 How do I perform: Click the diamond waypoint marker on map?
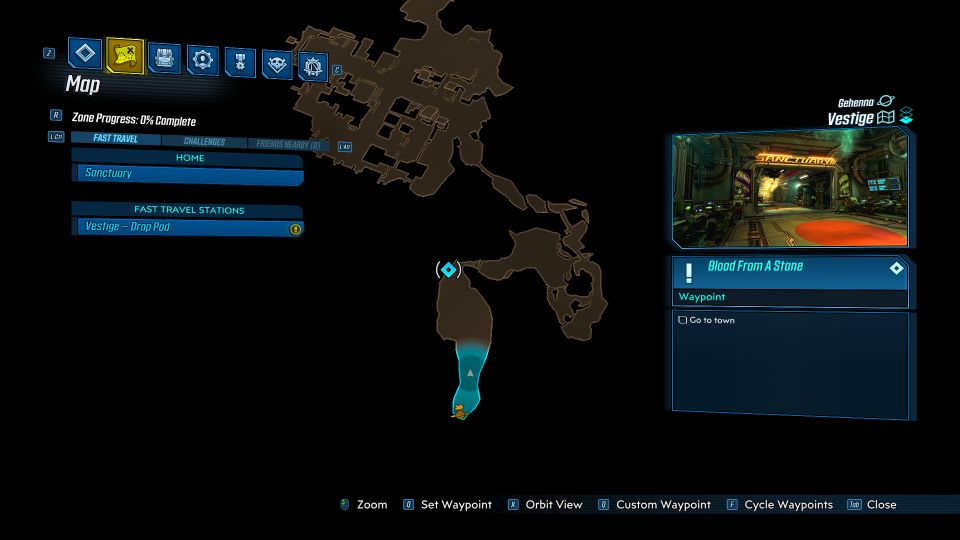[x=448, y=269]
